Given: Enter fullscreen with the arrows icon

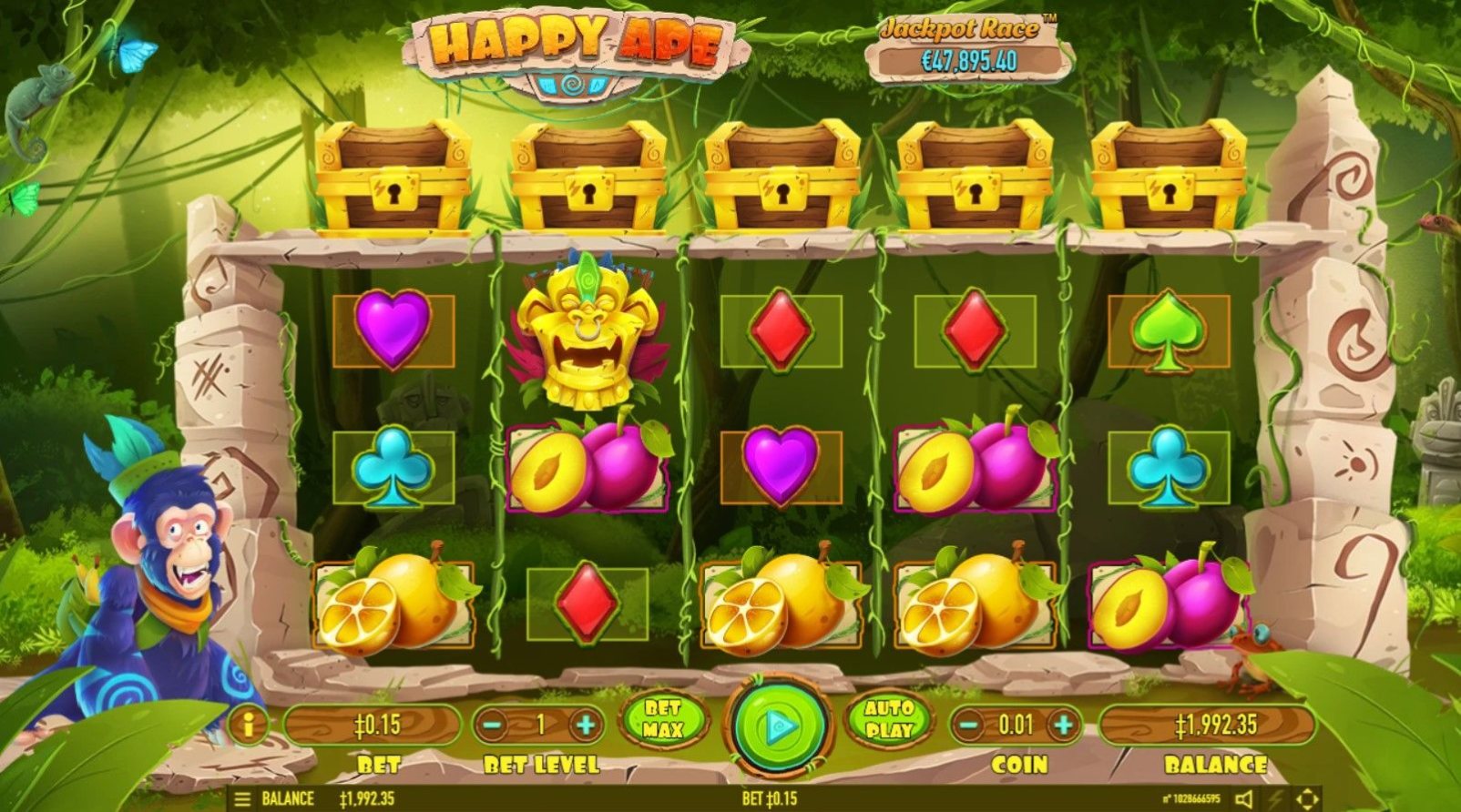Looking at the screenshot, I should click(x=1307, y=799).
